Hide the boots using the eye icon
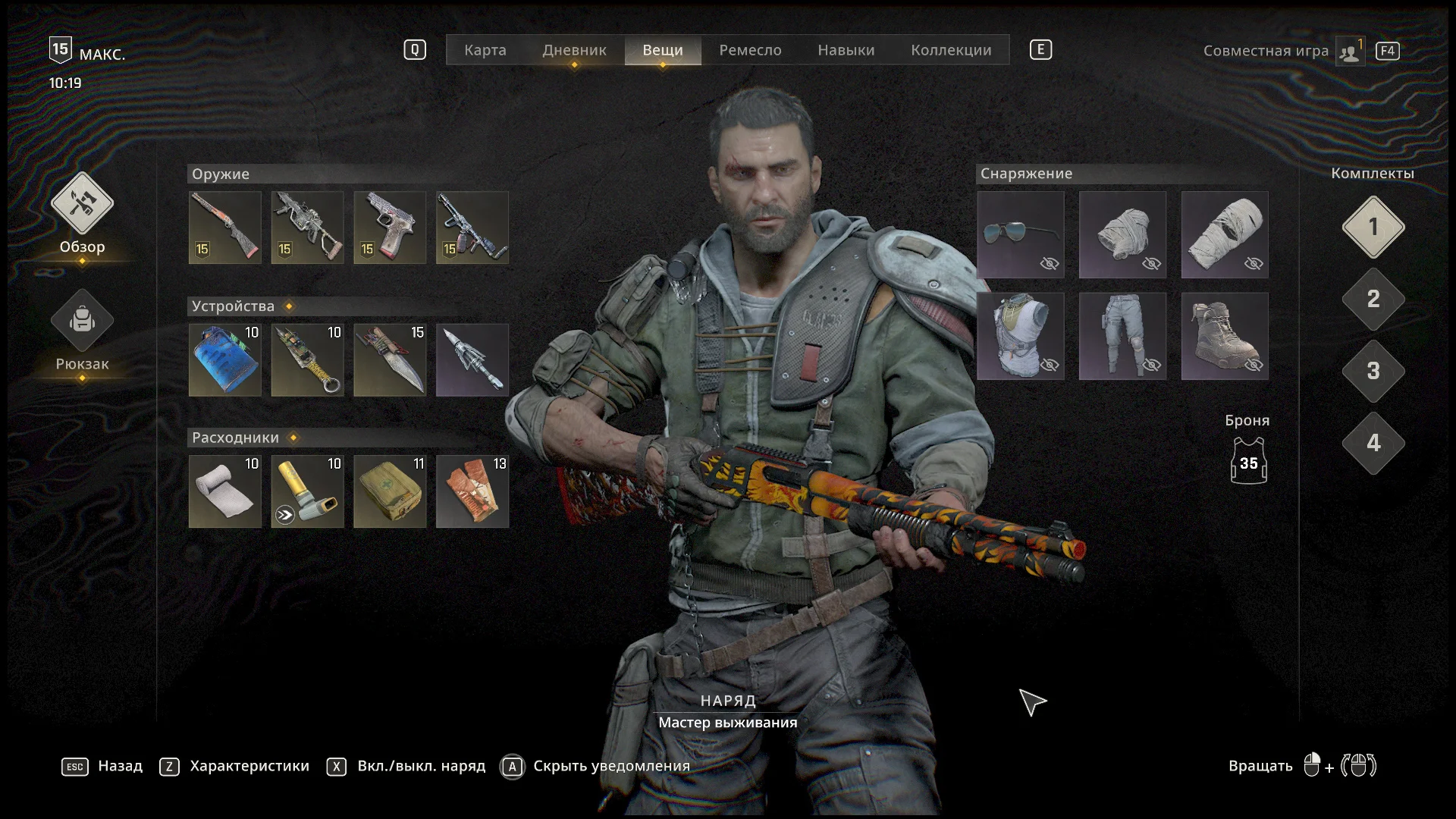This screenshot has width=1456, height=819. [x=1253, y=365]
